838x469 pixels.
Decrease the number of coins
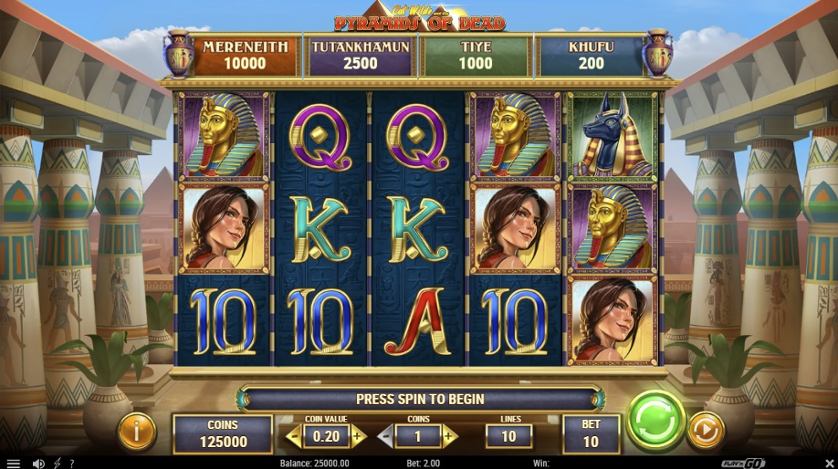pyautogui.click(x=385, y=436)
